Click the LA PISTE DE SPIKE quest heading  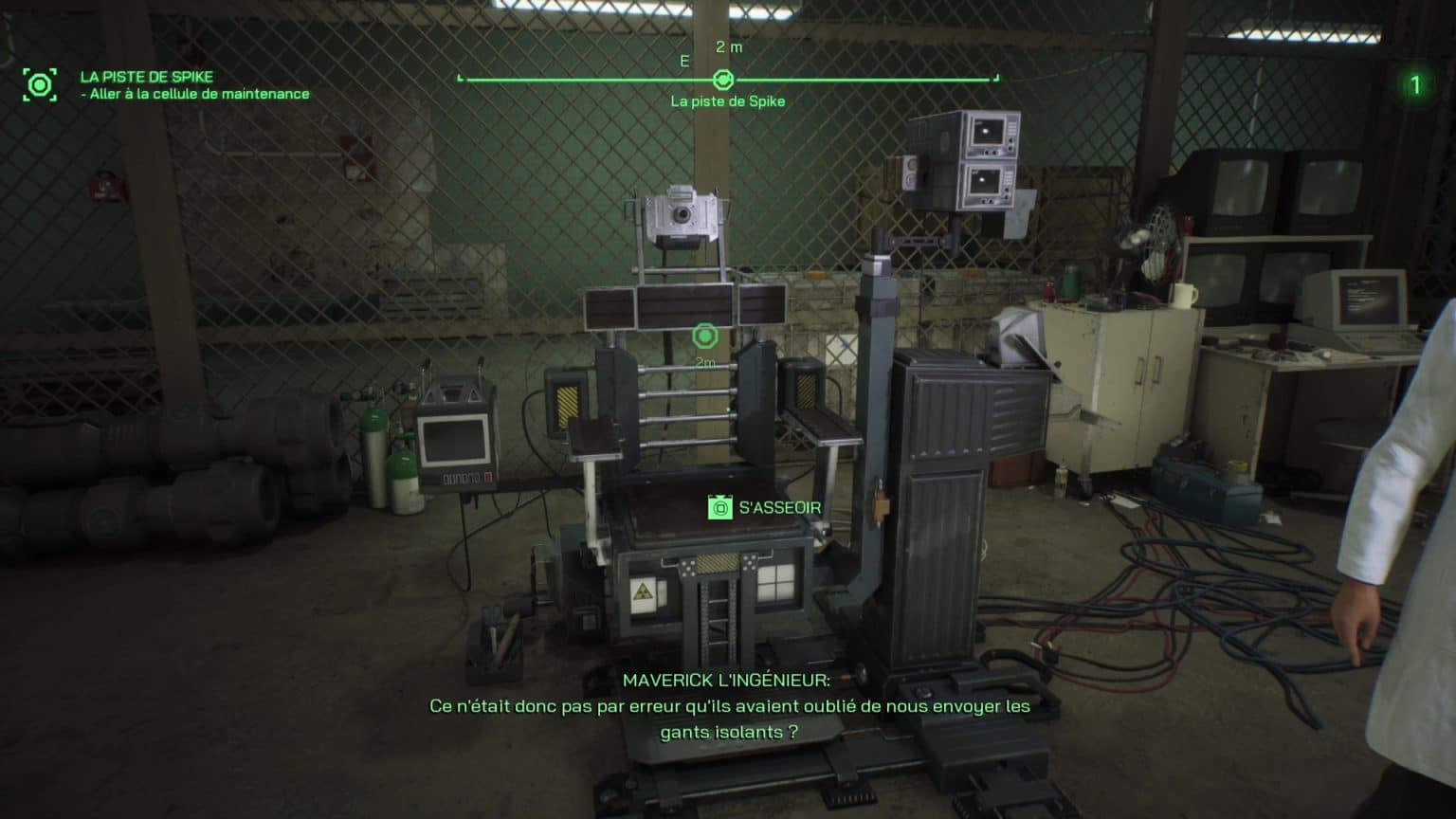click(x=148, y=76)
